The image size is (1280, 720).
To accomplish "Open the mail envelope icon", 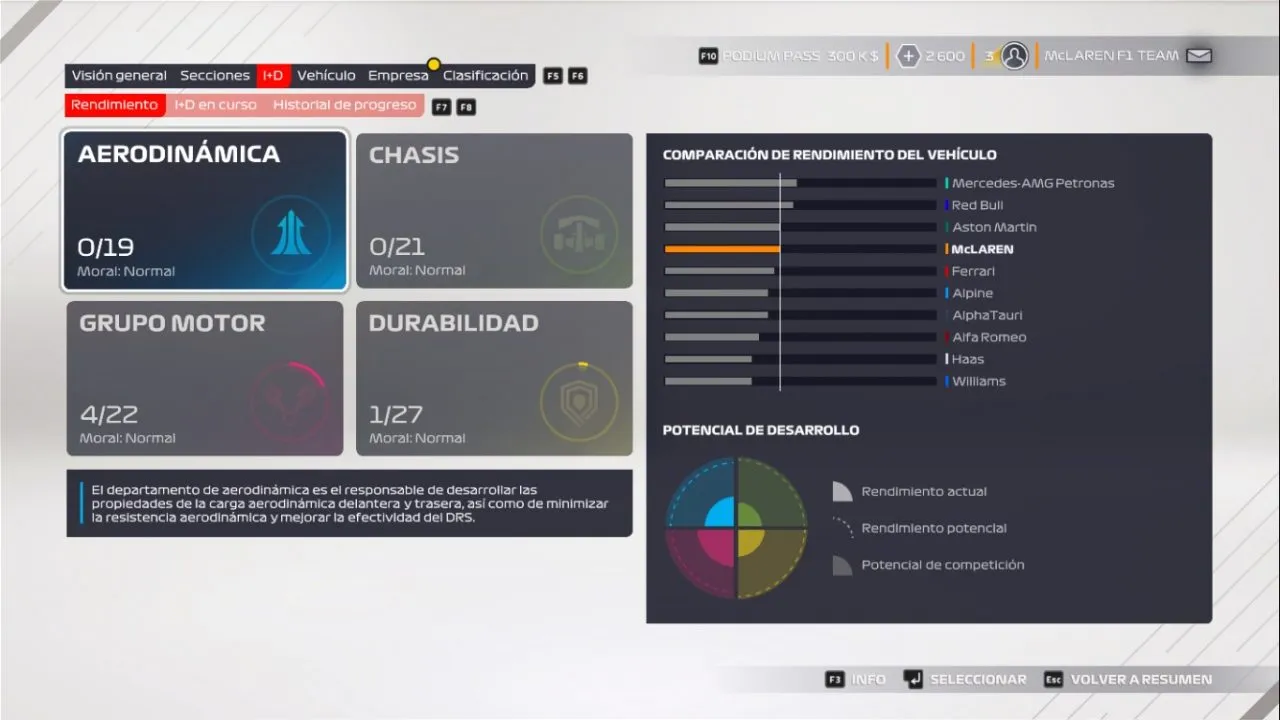I will (x=1198, y=56).
